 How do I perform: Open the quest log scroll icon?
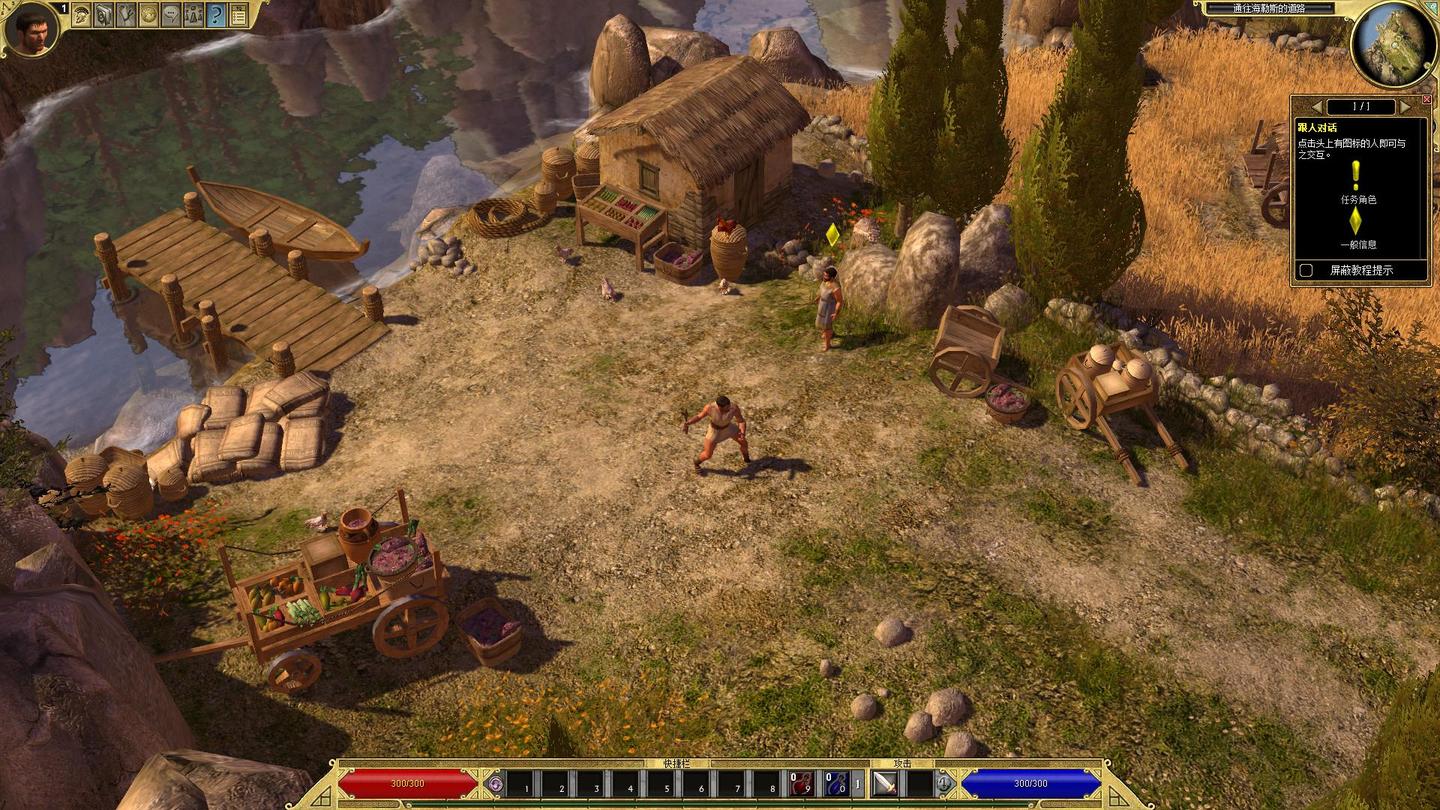pos(104,14)
